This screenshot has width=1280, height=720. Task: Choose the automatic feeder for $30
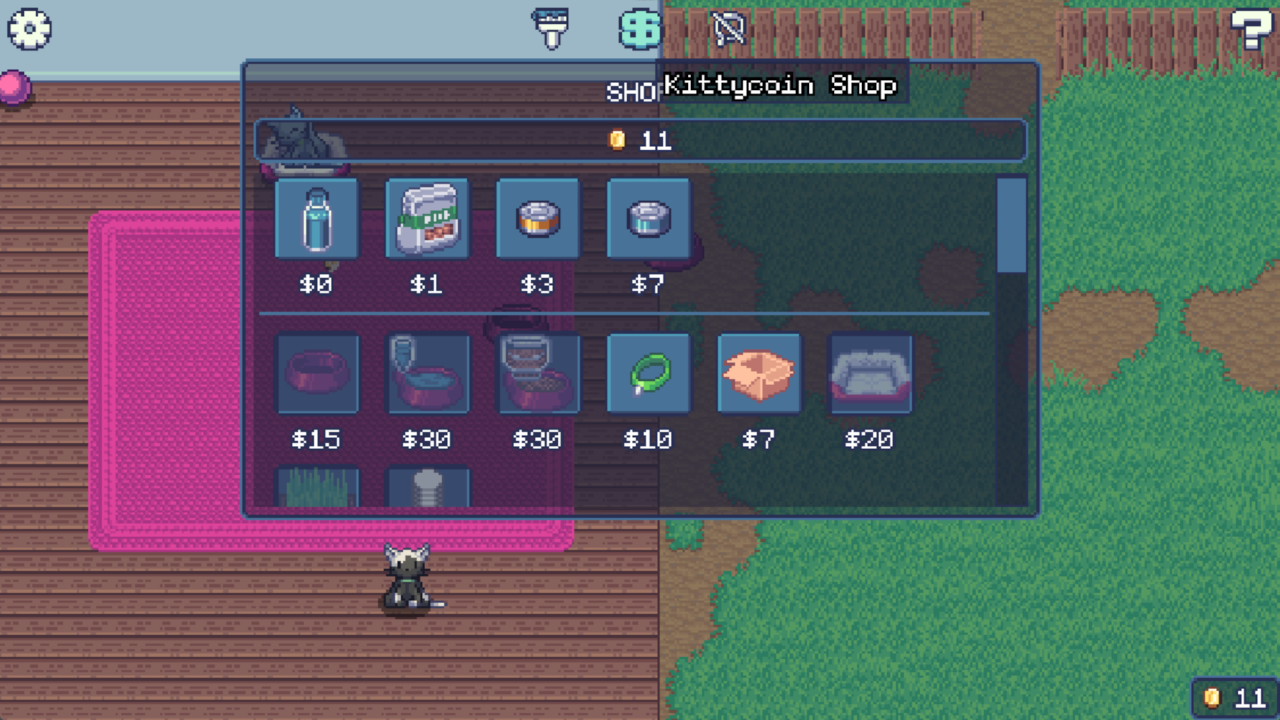[x=537, y=373]
